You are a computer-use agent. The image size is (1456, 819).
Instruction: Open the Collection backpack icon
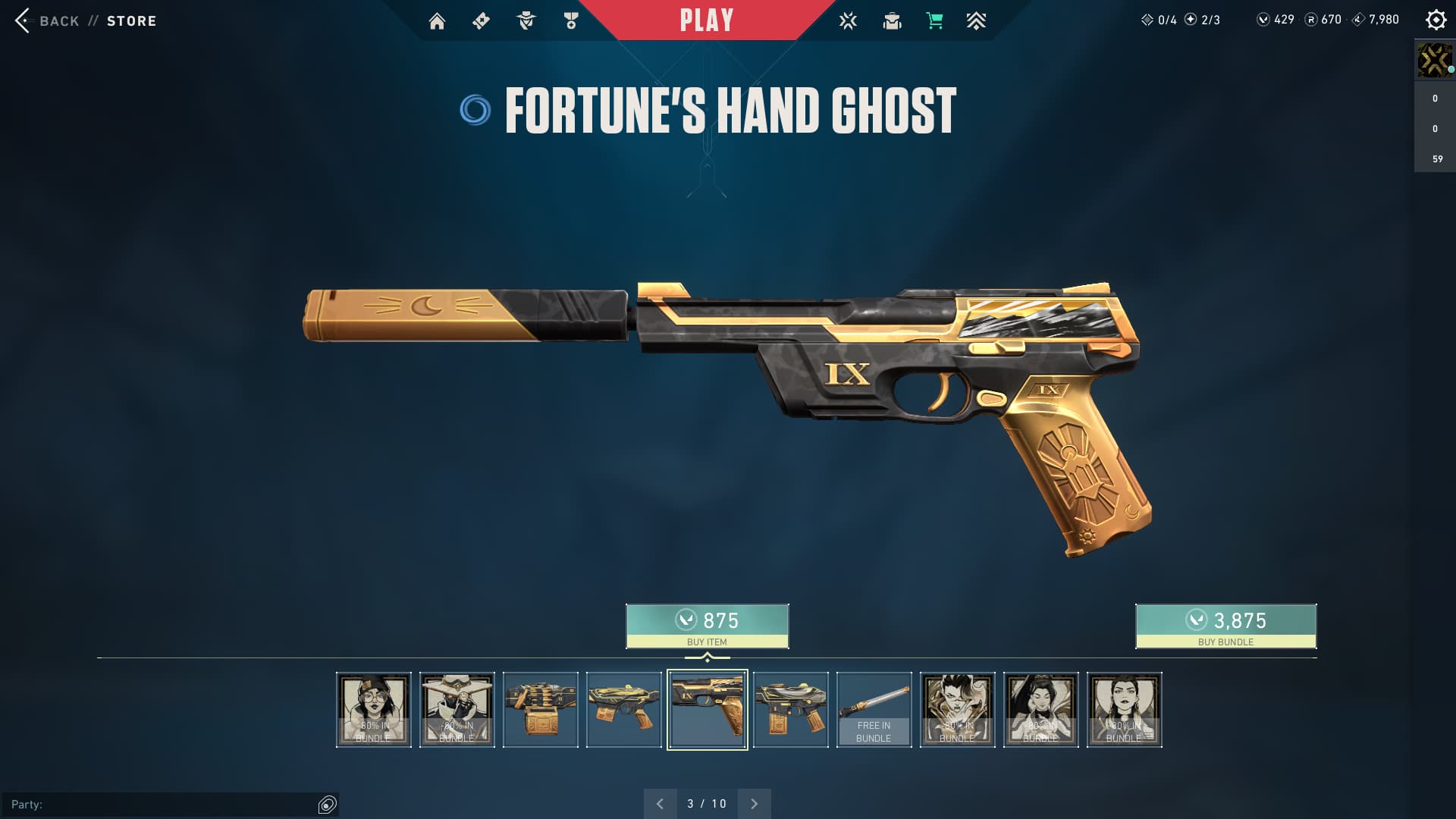[892, 21]
